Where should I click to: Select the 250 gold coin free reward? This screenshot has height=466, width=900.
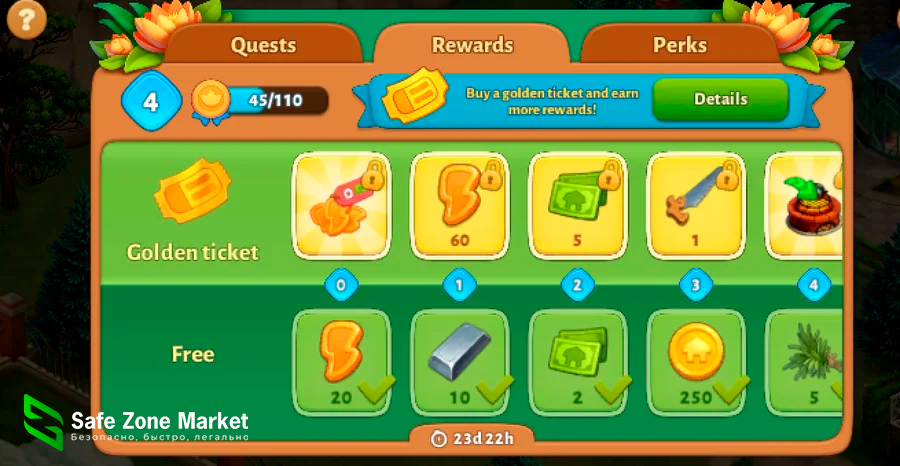(x=695, y=360)
